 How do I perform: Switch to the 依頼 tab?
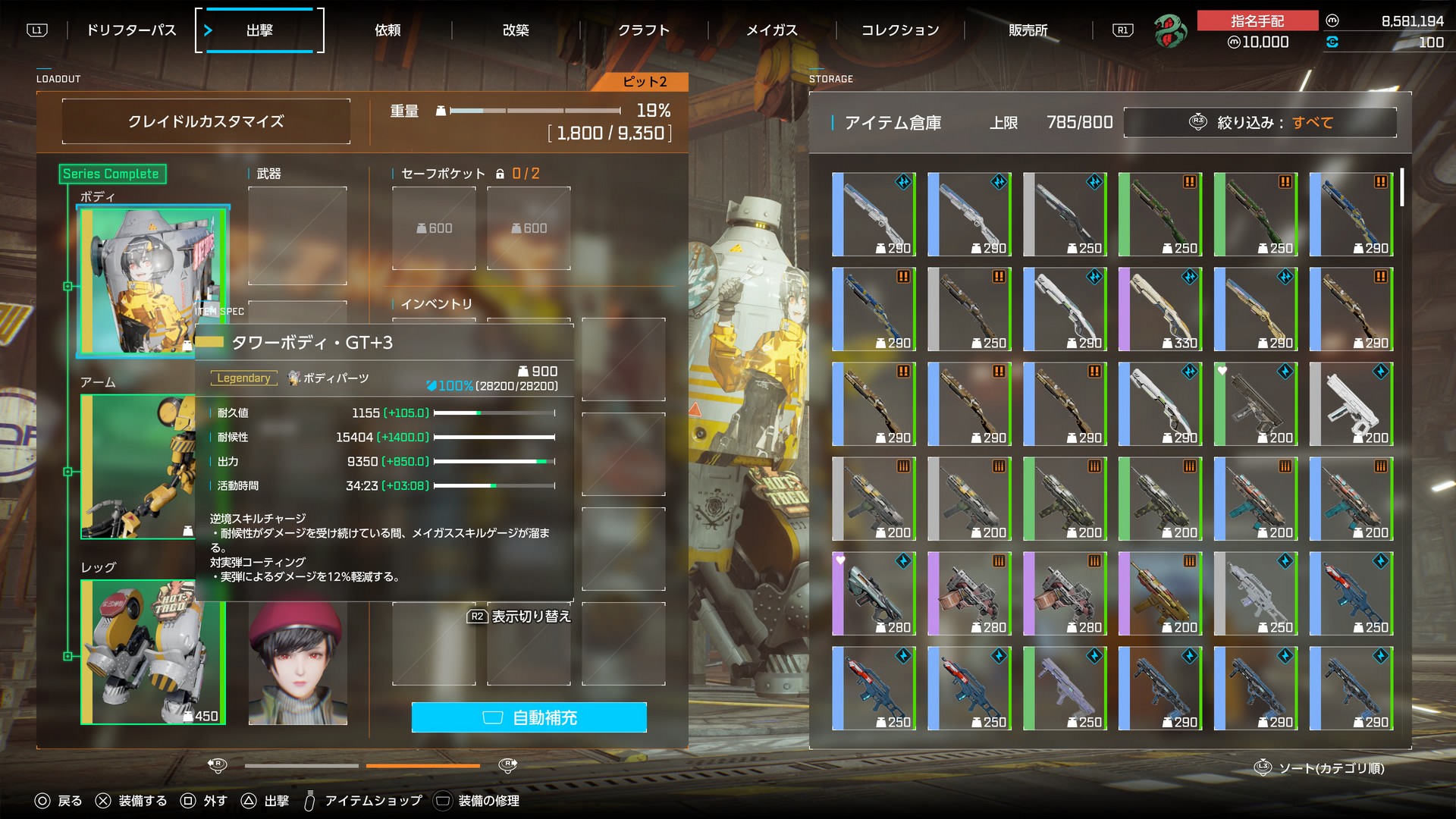click(x=388, y=30)
